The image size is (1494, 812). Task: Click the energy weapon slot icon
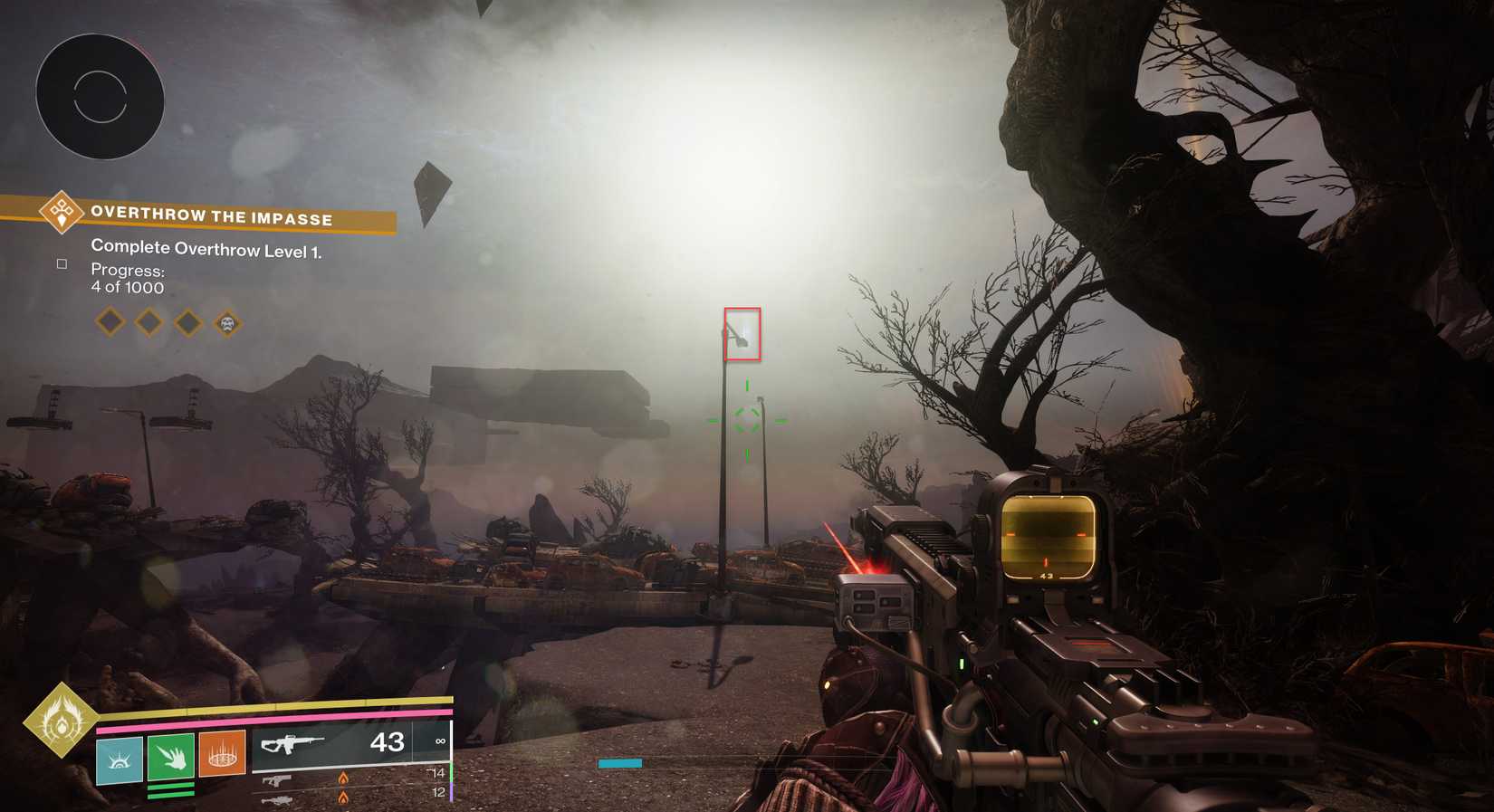[278, 781]
